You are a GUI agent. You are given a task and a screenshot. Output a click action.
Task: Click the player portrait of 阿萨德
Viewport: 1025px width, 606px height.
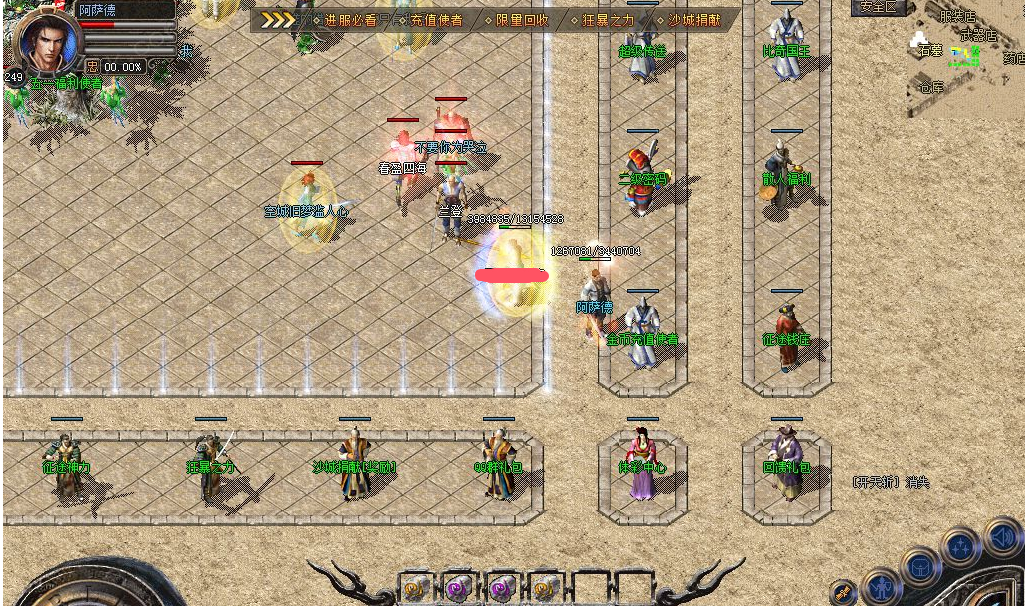coord(47,41)
